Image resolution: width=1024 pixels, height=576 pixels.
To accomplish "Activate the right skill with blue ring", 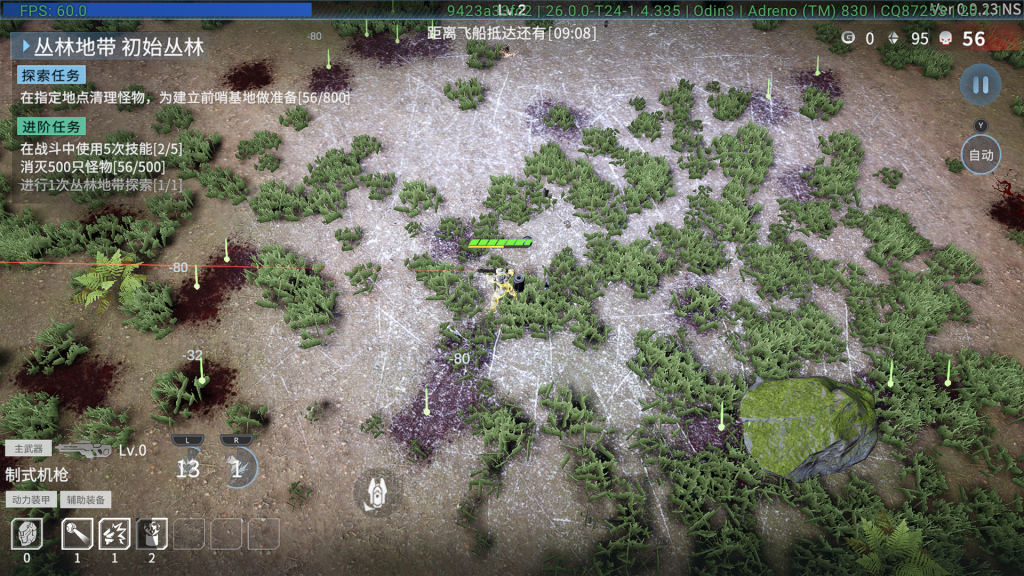I will tap(238, 467).
